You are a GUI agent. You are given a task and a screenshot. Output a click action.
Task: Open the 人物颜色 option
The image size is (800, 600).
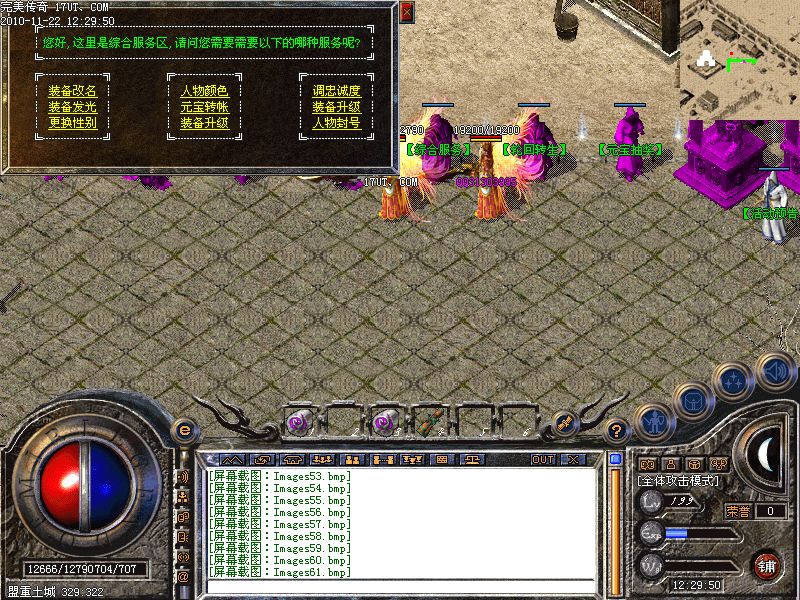[204, 91]
